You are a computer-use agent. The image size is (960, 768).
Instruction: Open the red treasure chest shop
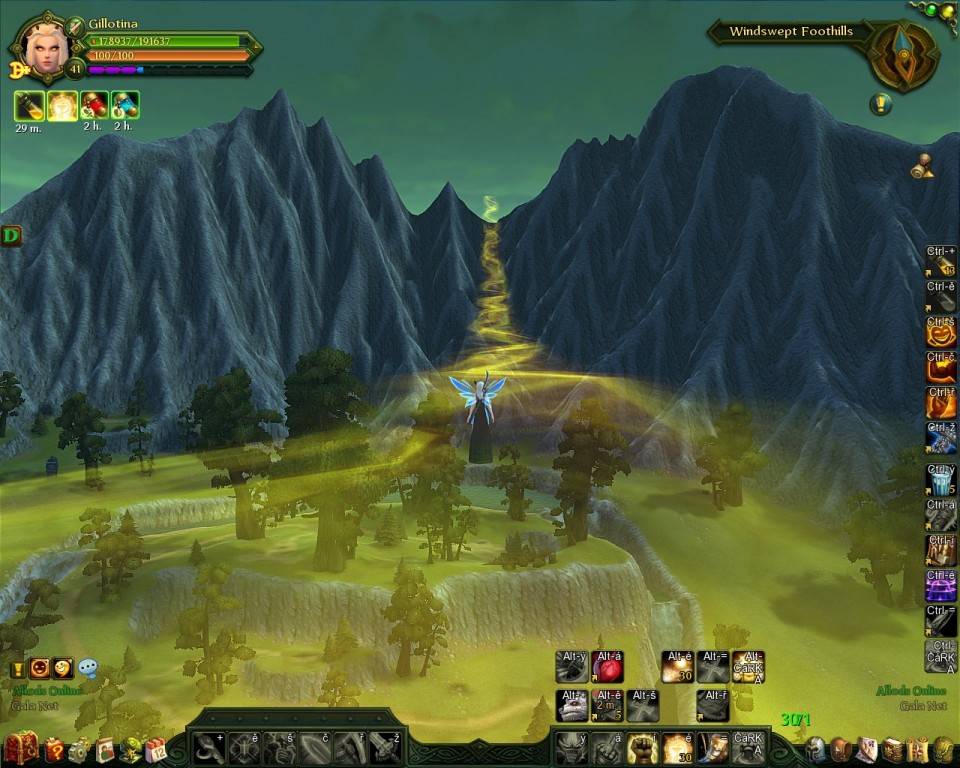pyautogui.click(x=20, y=748)
